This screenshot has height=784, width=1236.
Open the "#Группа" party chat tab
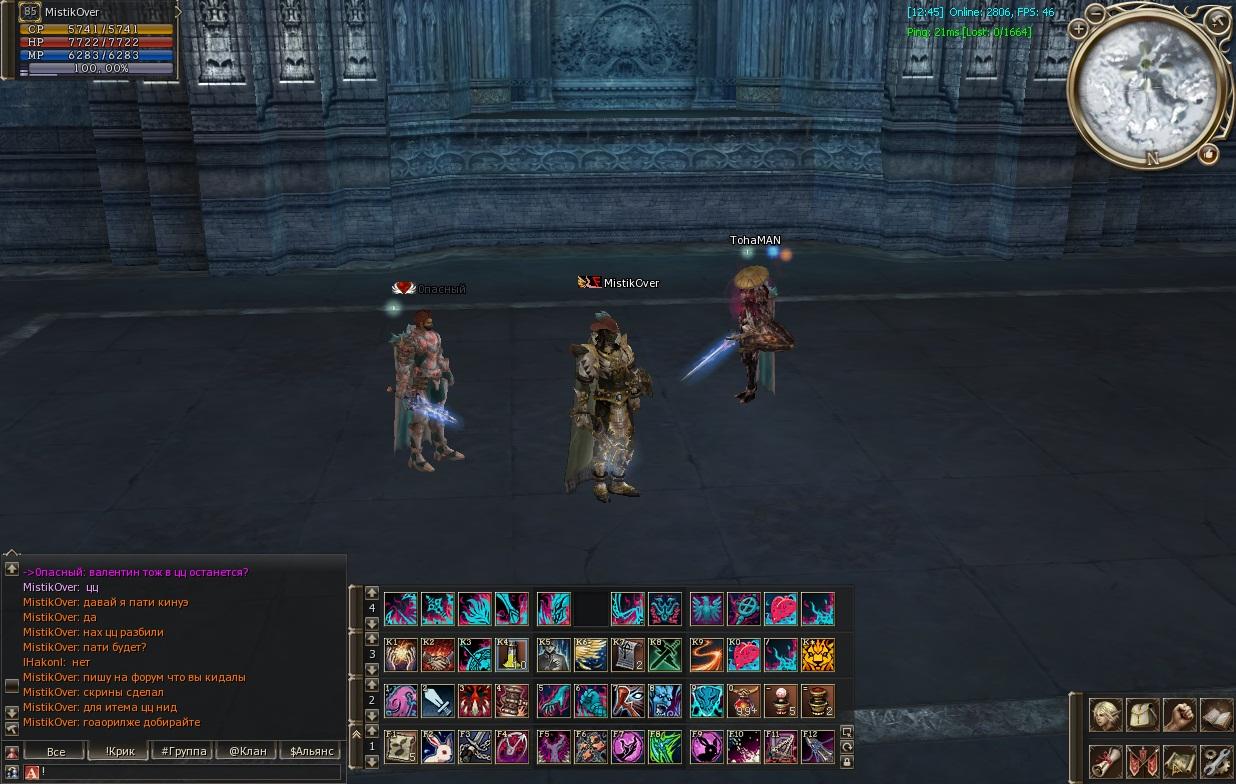[183, 751]
